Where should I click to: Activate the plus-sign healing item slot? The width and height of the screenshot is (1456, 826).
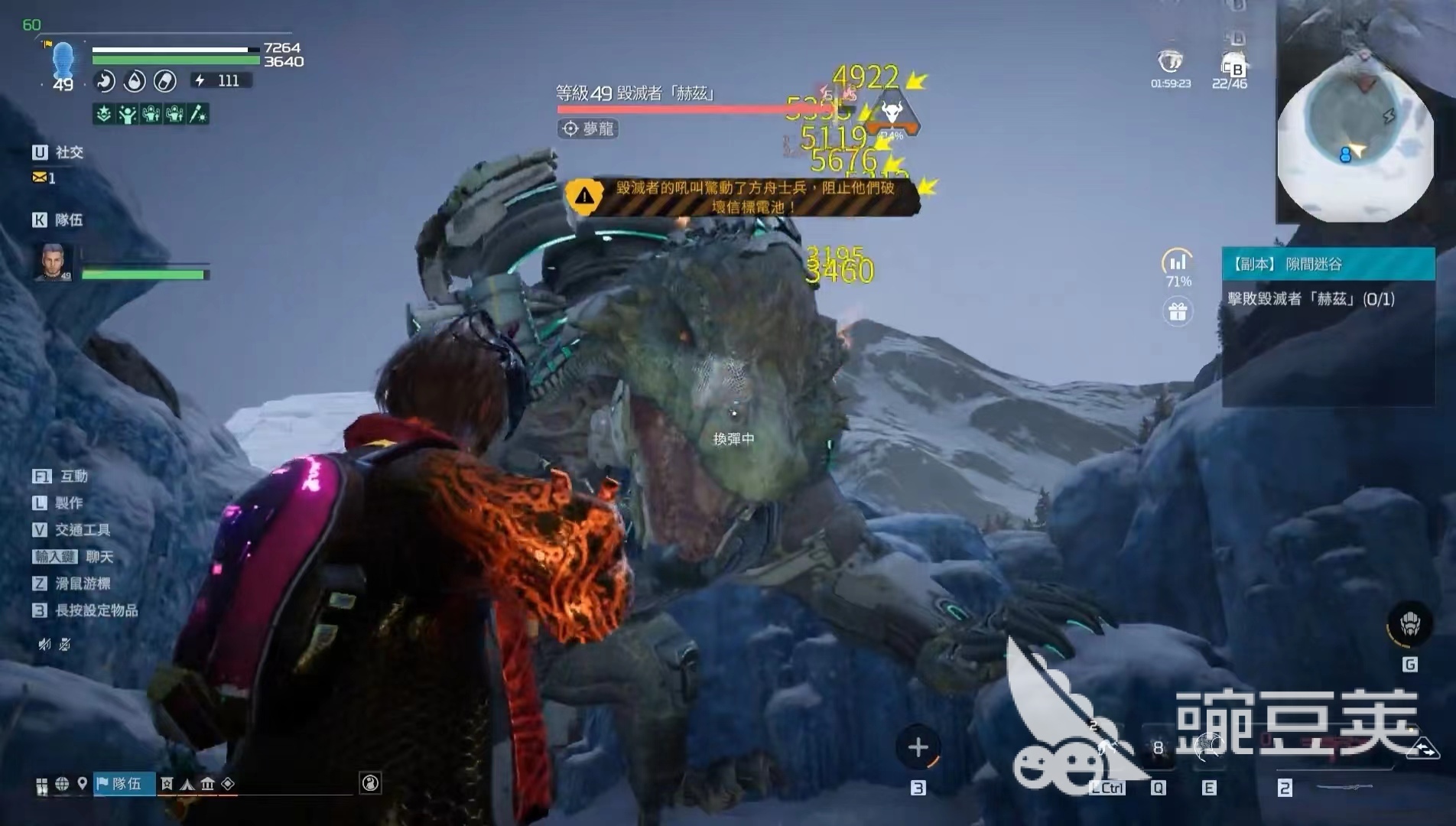pos(918,747)
